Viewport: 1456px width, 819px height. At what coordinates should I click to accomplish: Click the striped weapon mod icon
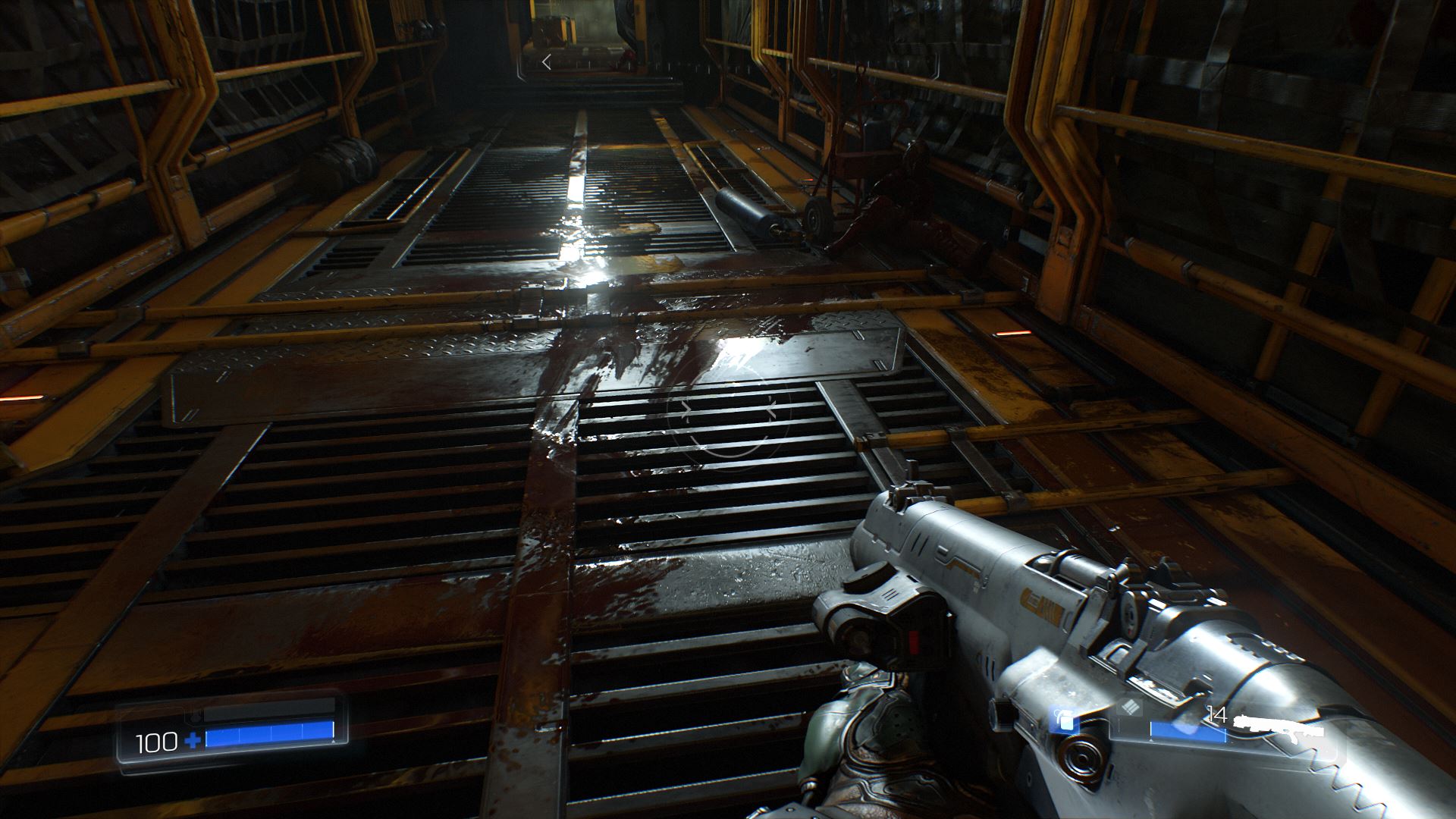click(1131, 708)
